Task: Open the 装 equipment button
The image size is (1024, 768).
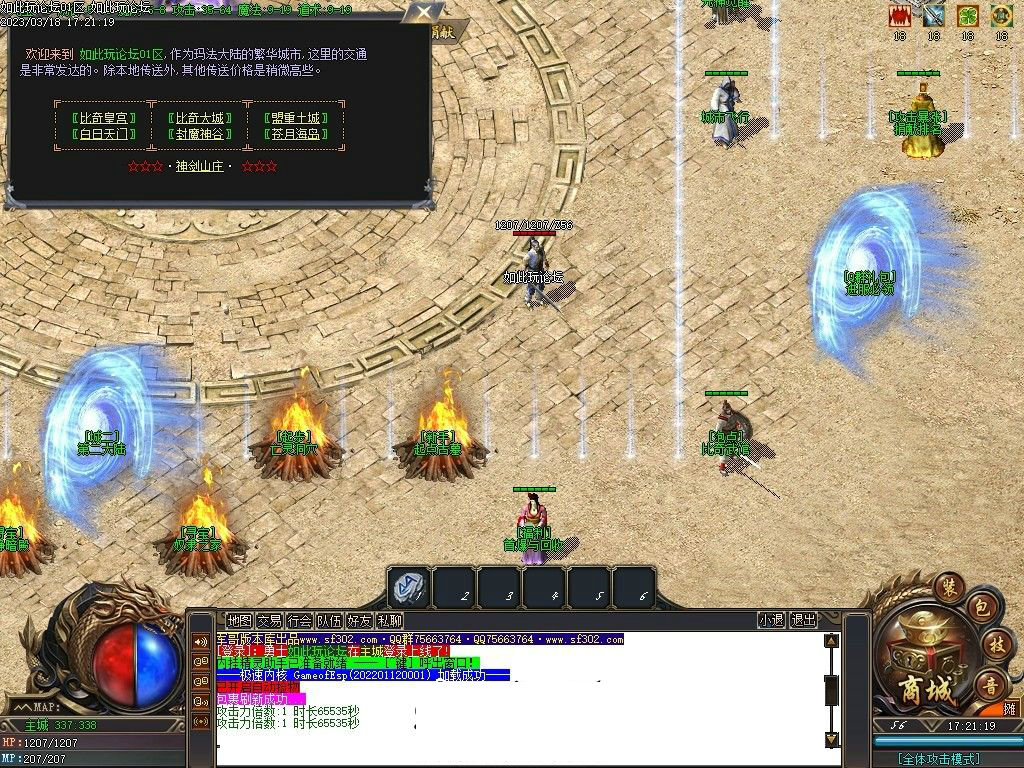Action: (x=947, y=585)
